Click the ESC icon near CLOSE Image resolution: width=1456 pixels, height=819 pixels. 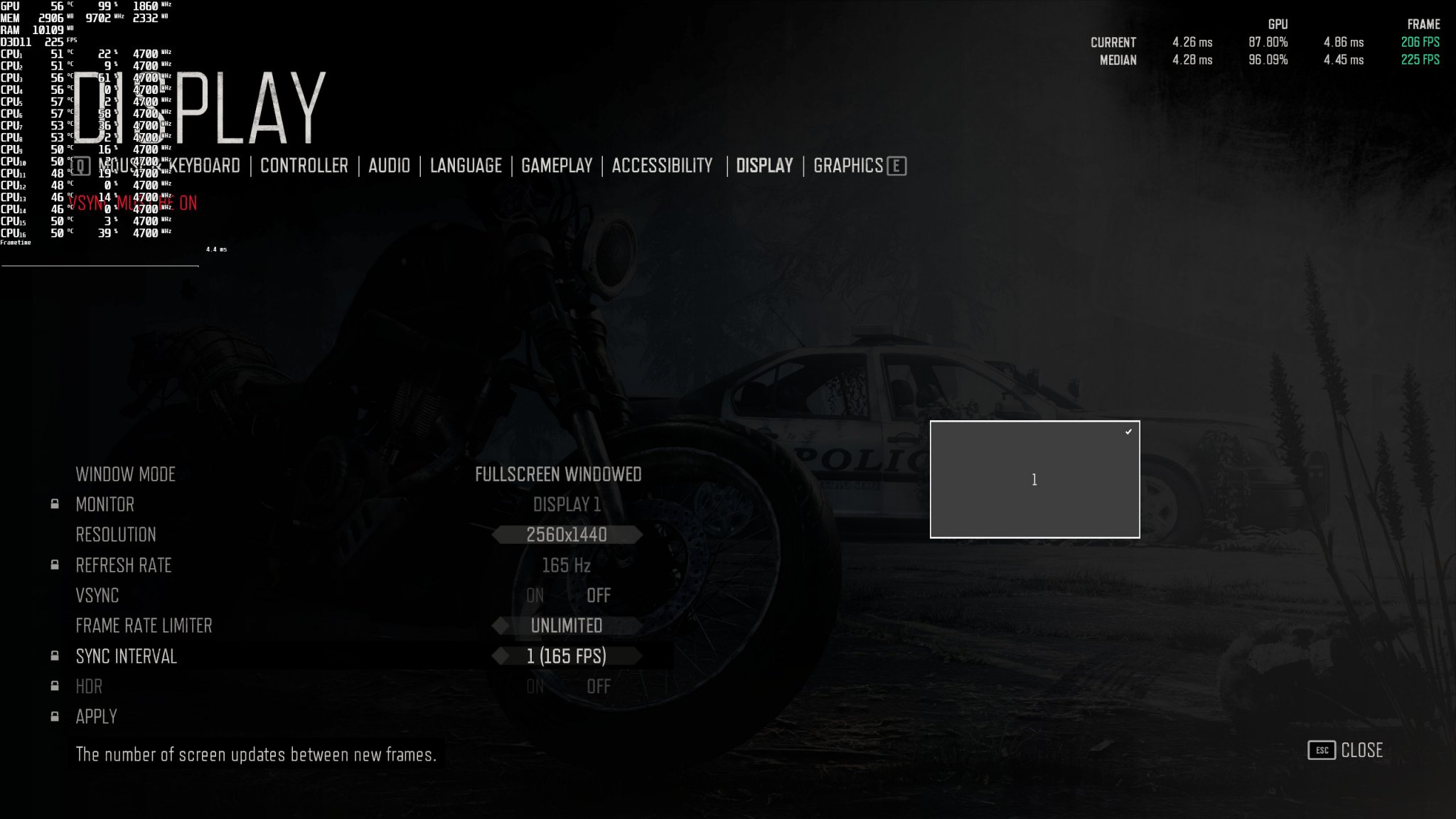click(1321, 750)
